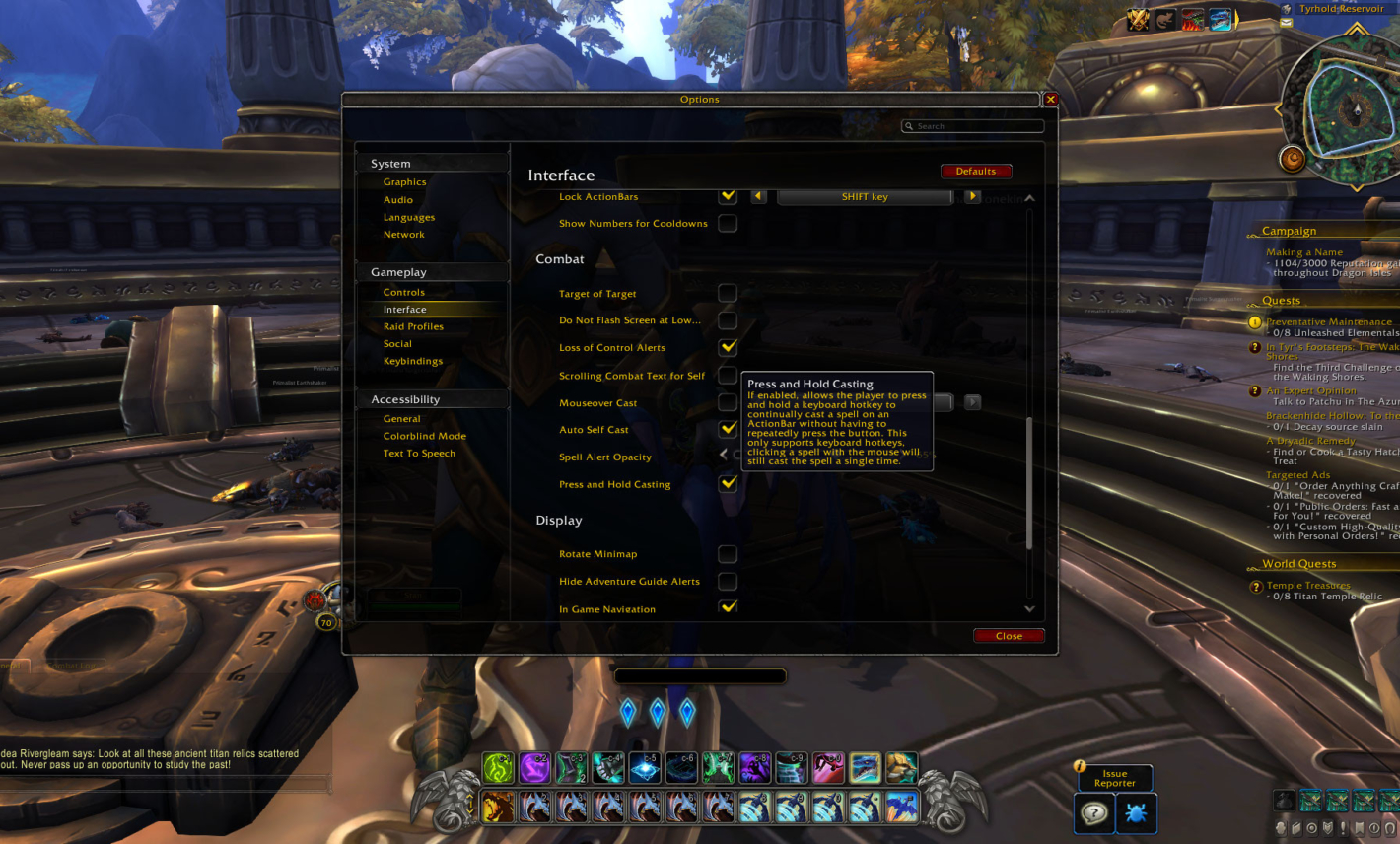
Task: Click the bug icon in Issue Reporter panel
Action: click(1136, 813)
